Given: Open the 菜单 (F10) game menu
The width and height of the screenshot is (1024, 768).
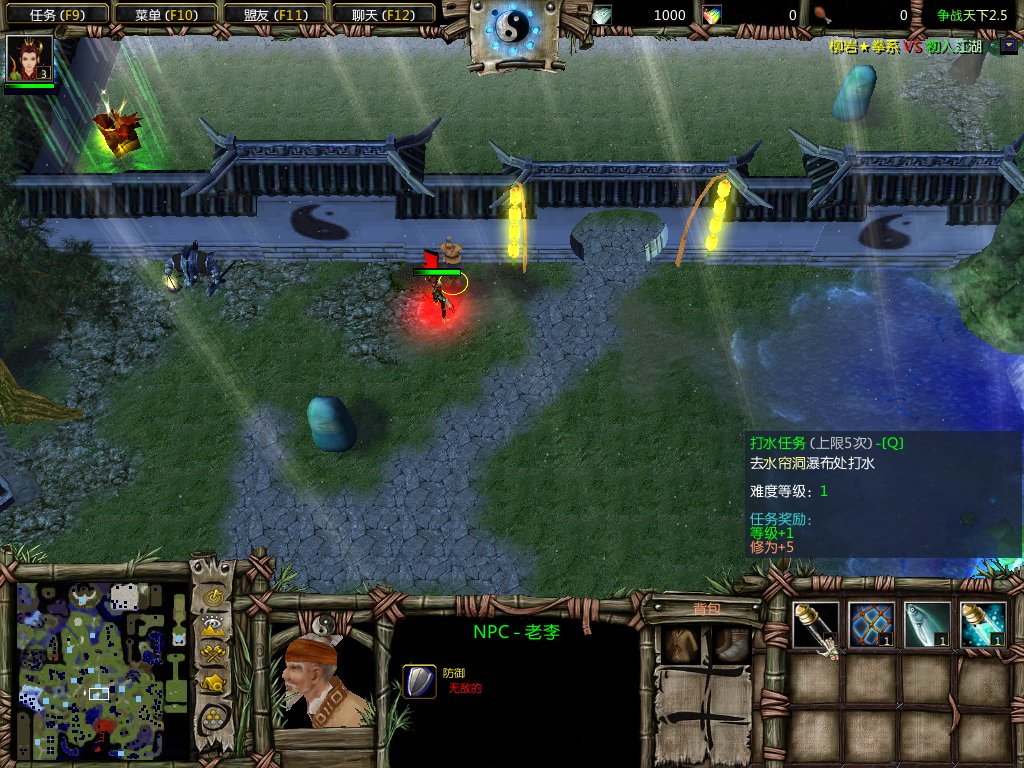Looking at the screenshot, I should (165, 15).
